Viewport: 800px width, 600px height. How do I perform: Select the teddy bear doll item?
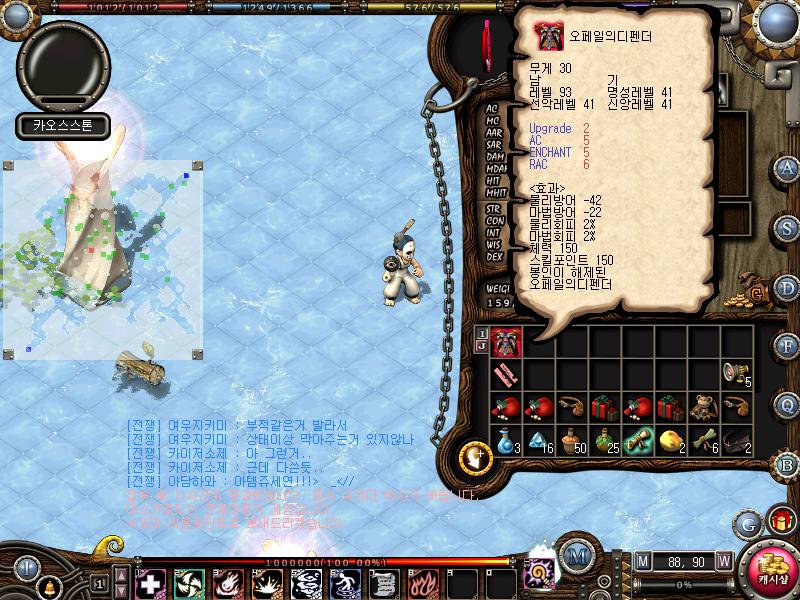pos(702,406)
